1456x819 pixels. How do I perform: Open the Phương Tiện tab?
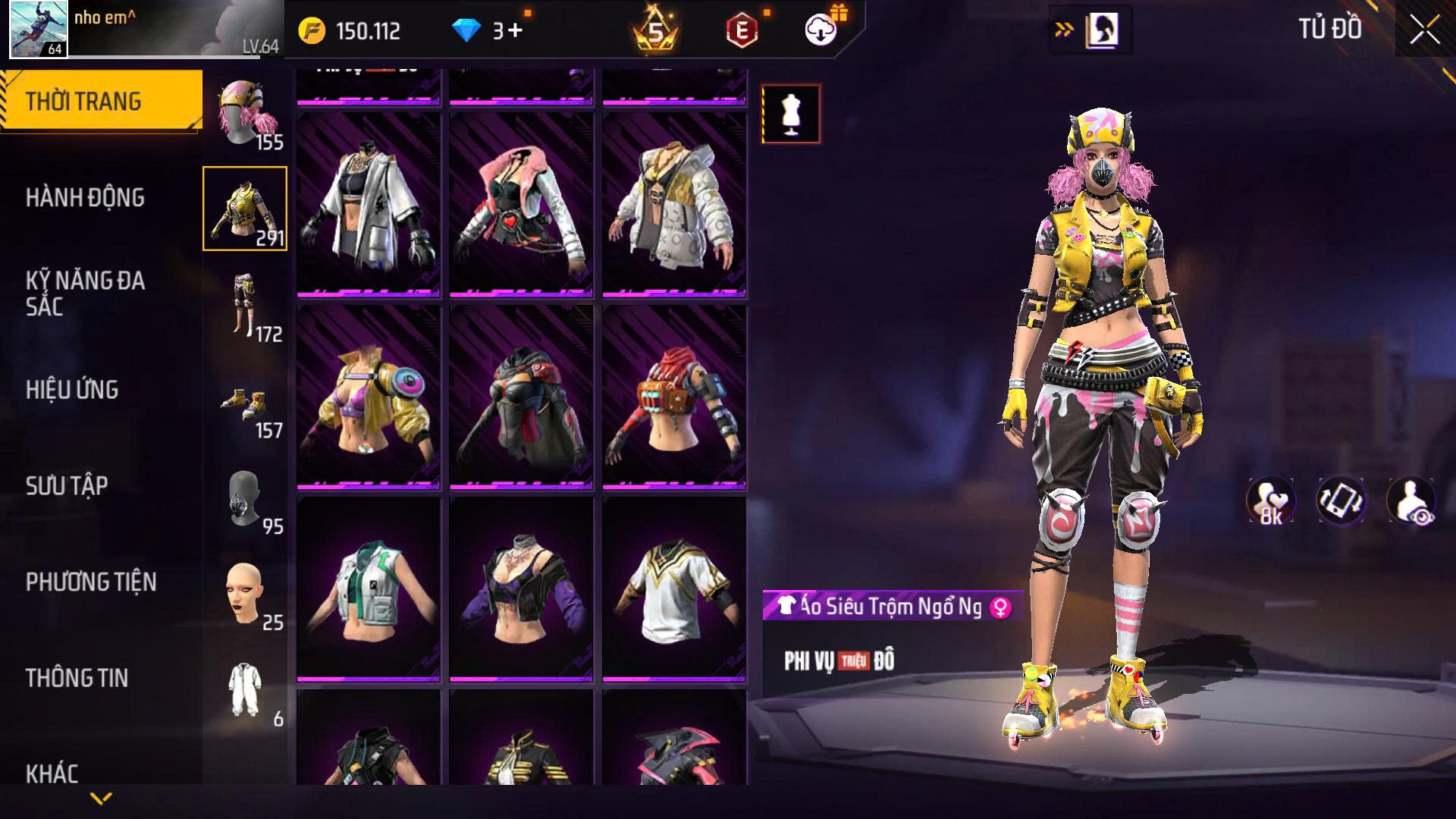pyautogui.click(x=91, y=582)
